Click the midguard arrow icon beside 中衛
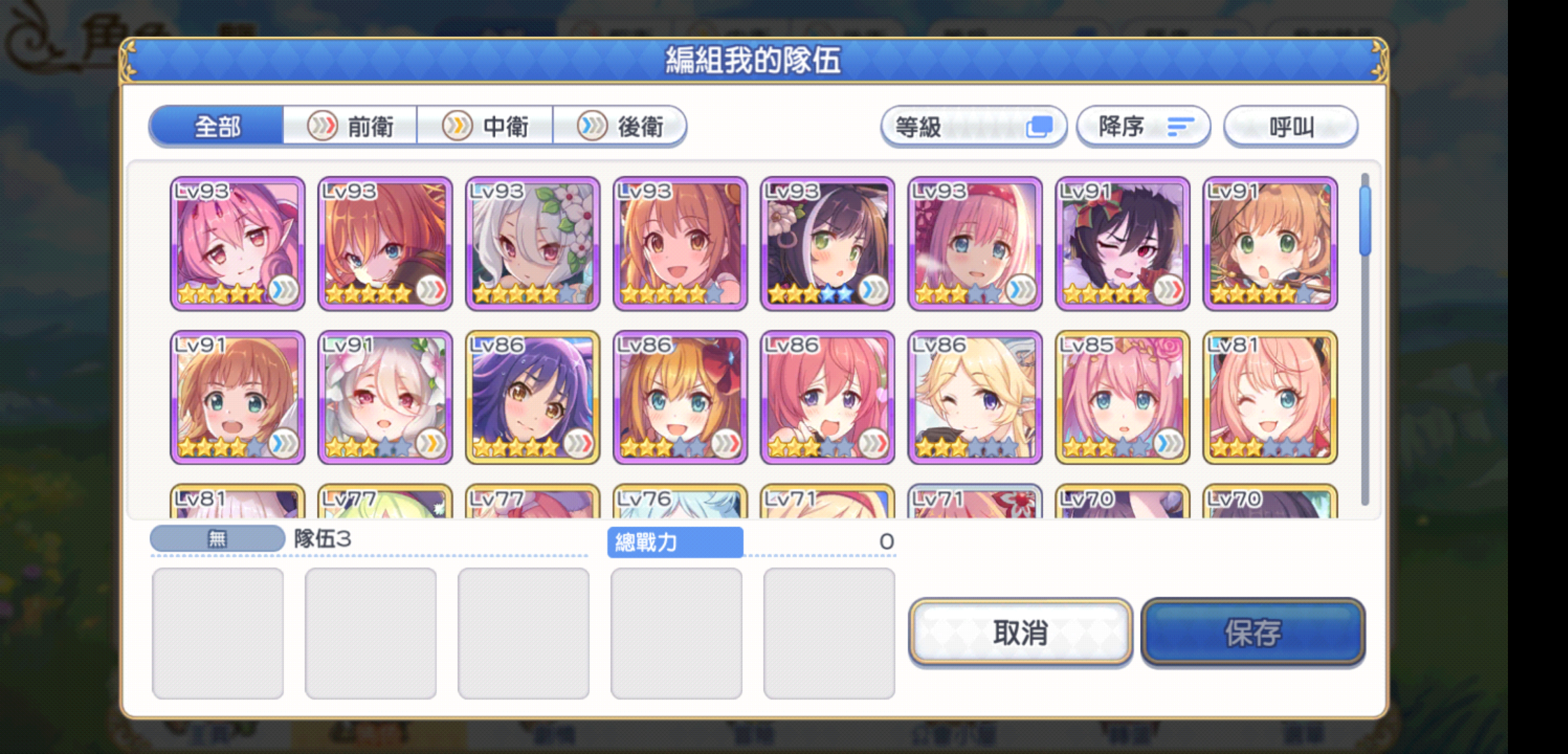 (457, 126)
